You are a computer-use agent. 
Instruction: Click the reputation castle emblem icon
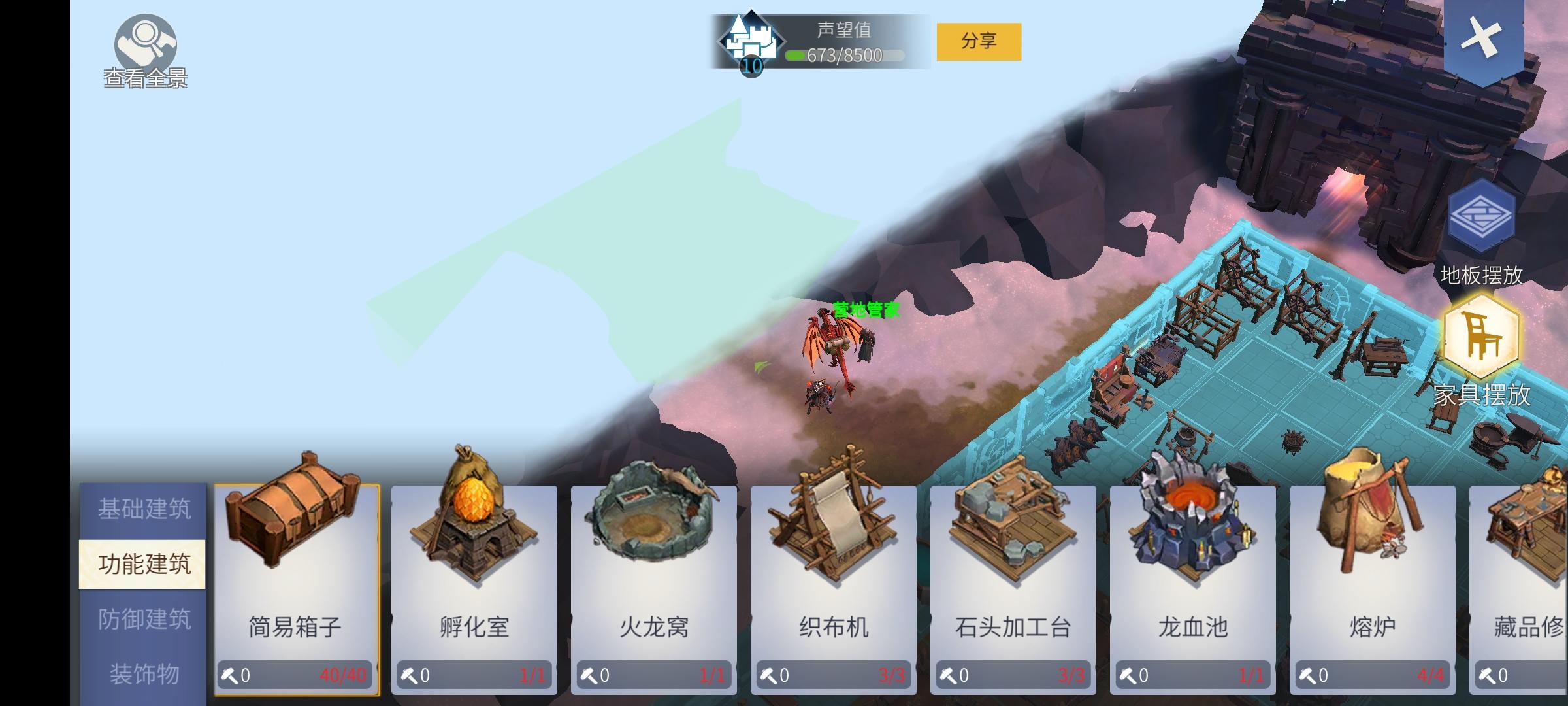[750, 41]
